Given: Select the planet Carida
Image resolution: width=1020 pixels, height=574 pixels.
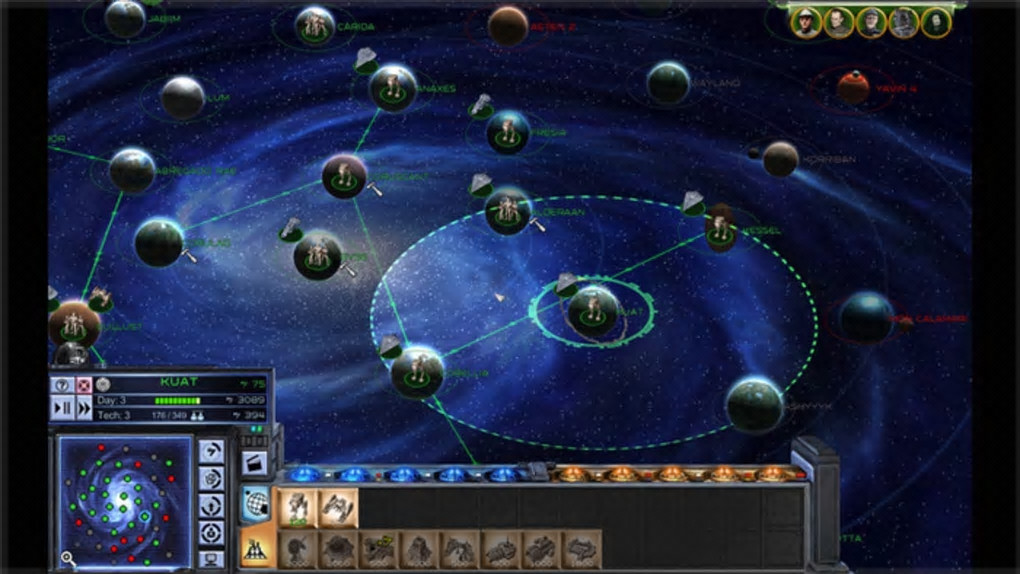Looking at the screenshot, I should [315, 25].
